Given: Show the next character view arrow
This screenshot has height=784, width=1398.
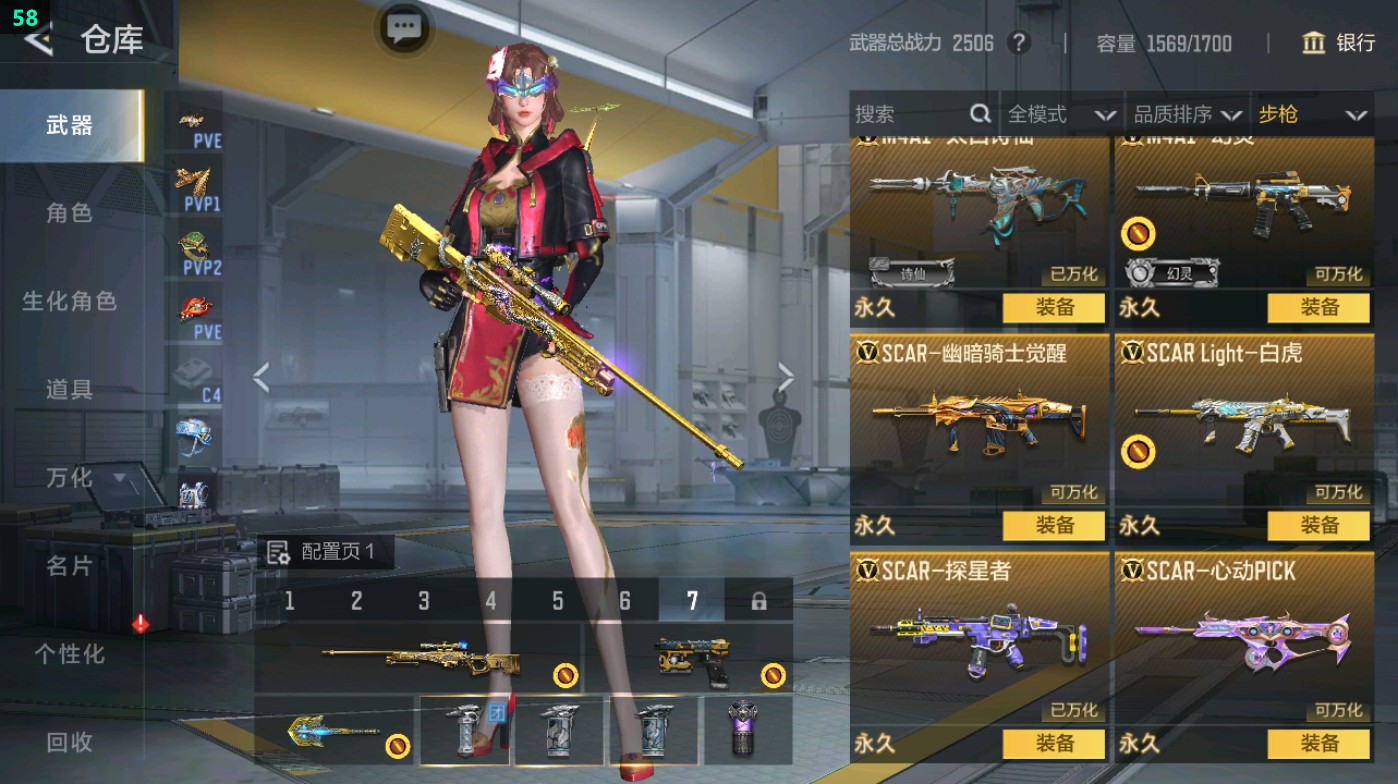Looking at the screenshot, I should (x=786, y=378).
